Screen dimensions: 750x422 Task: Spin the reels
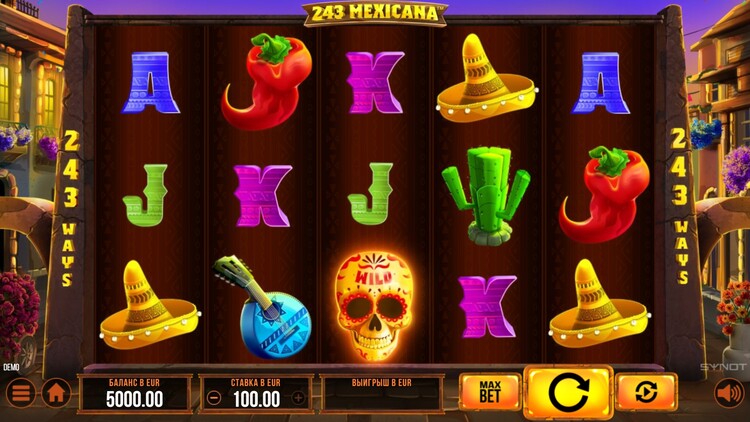click(x=568, y=392)
